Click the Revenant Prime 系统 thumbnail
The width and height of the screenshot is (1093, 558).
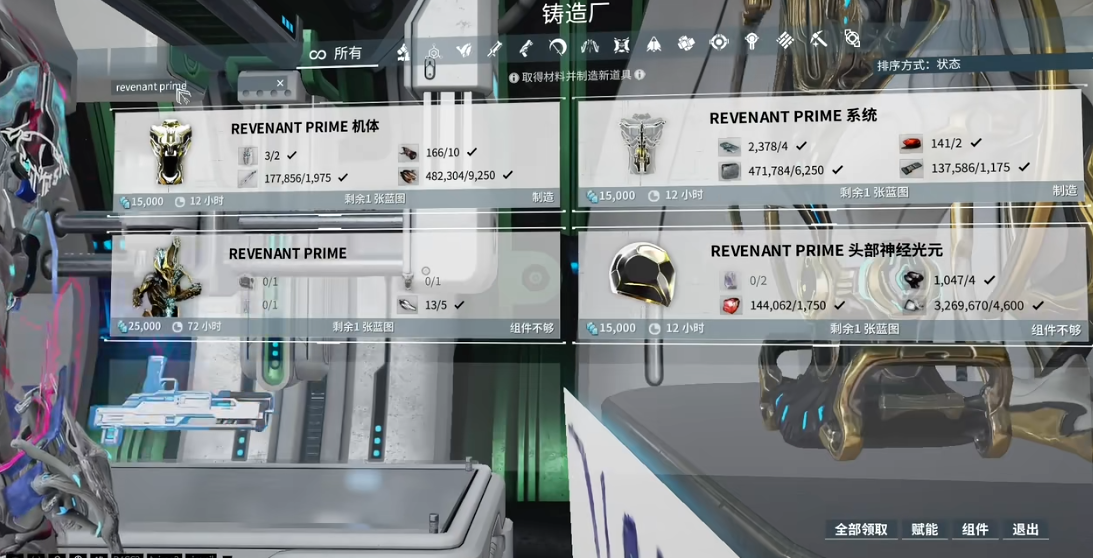(641, 145)
